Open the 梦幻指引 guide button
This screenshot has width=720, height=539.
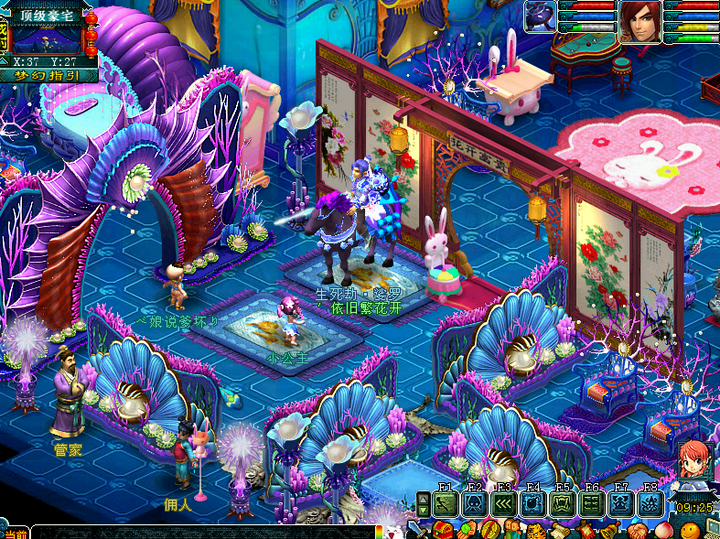tap(49, 75)
